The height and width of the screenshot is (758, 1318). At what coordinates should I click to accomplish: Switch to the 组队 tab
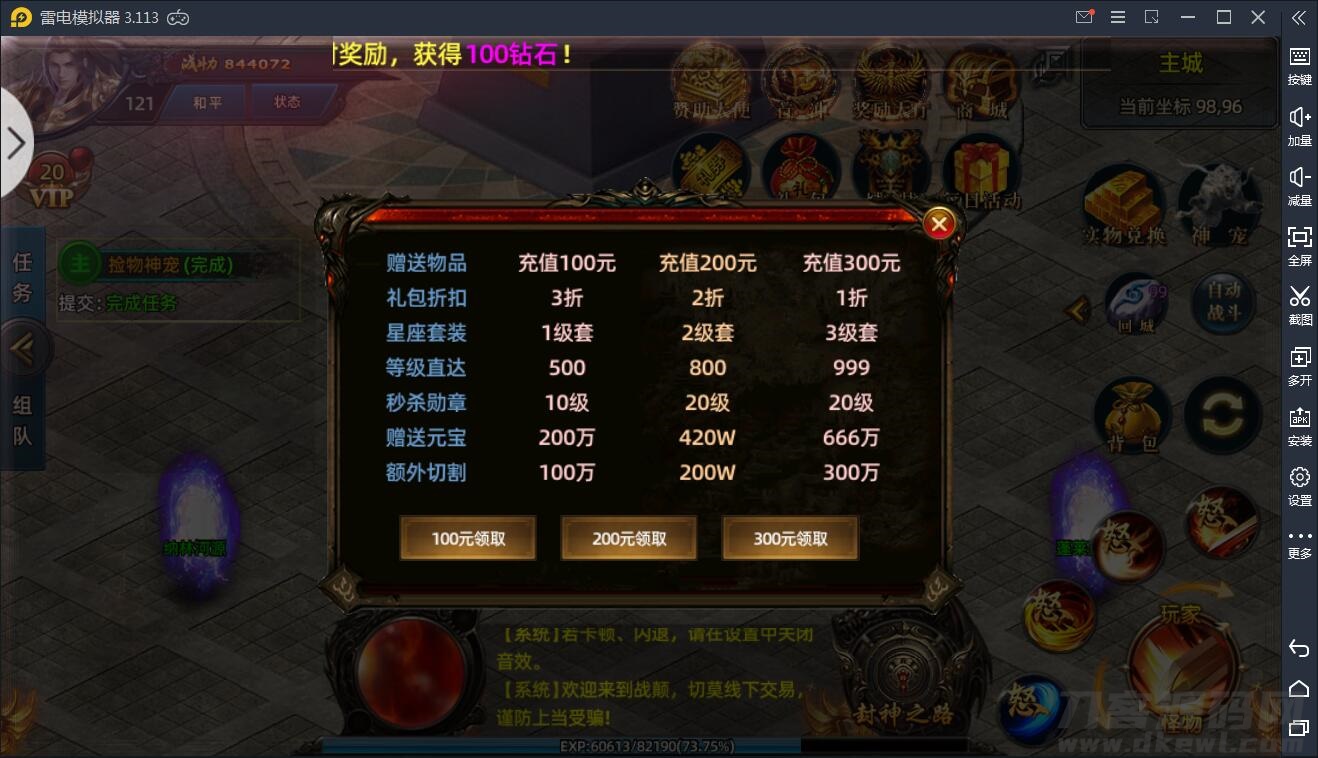(24, 418)
